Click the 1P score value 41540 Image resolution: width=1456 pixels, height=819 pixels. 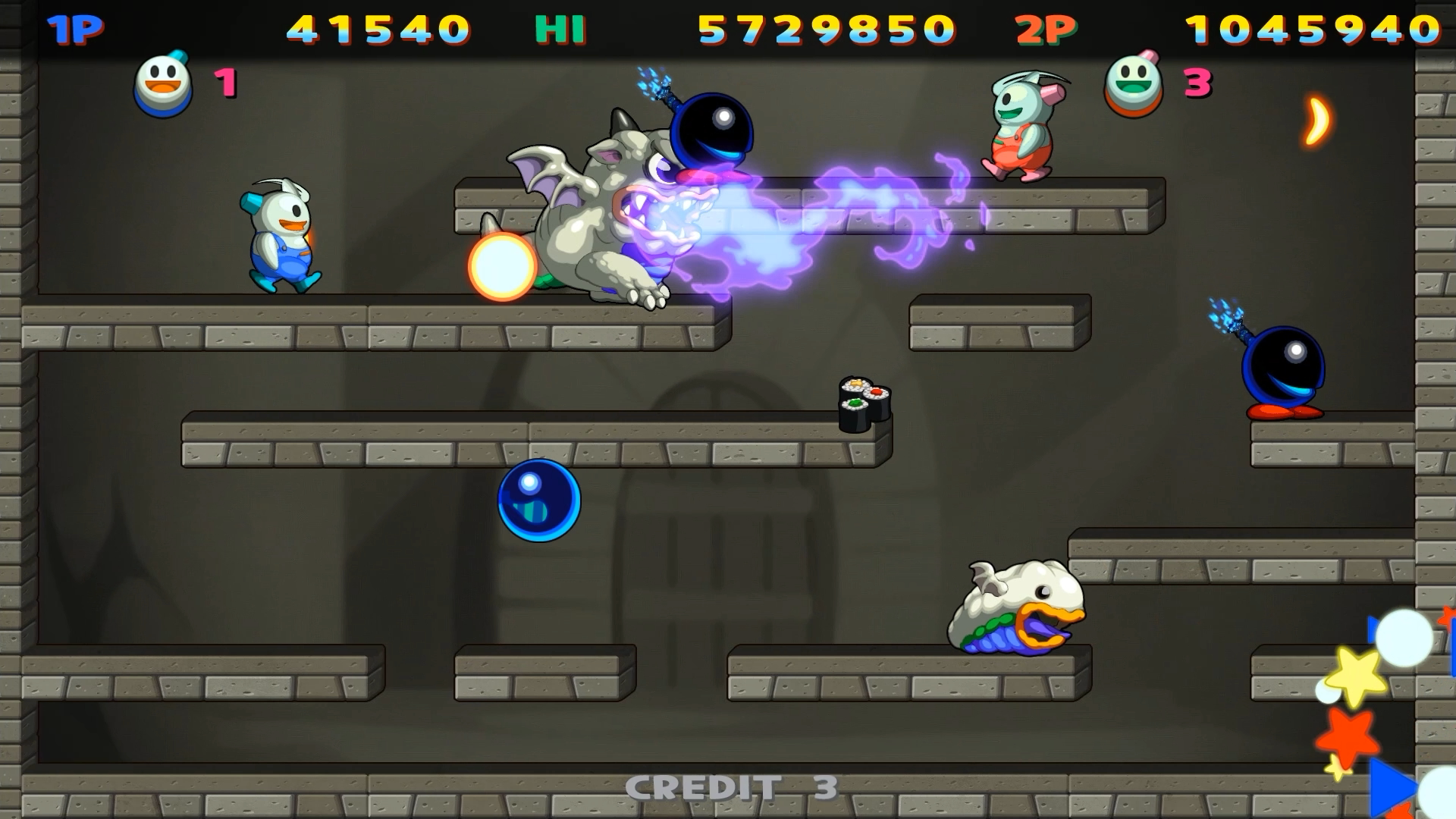coord(379,30)
